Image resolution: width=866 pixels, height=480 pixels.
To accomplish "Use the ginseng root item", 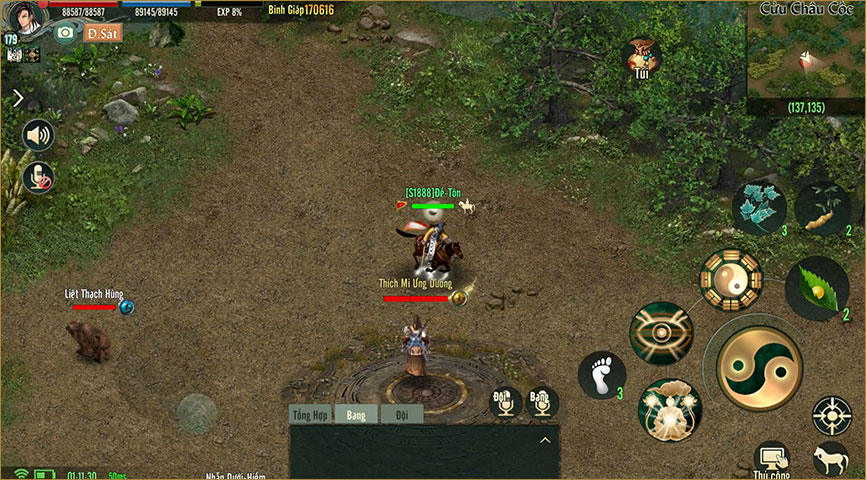I will 823,208.
